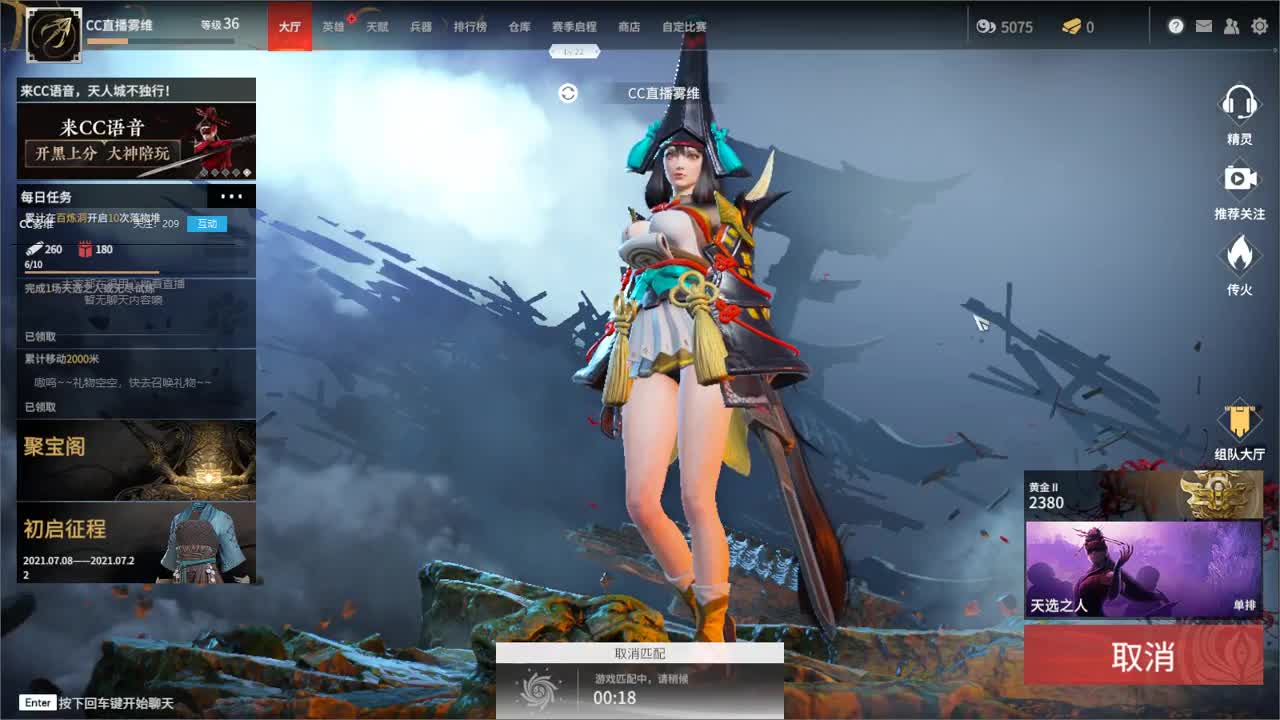
Task: Open the mail inbox icon
Action: (x=1204, y=27)
